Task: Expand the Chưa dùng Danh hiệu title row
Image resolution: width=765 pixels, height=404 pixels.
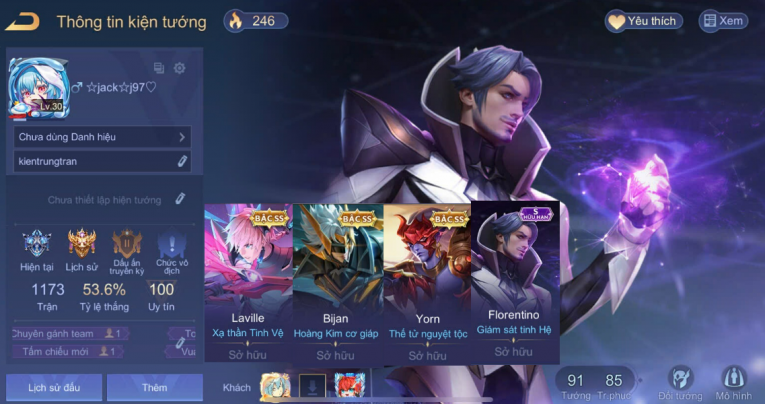Action: coord(102,137)
